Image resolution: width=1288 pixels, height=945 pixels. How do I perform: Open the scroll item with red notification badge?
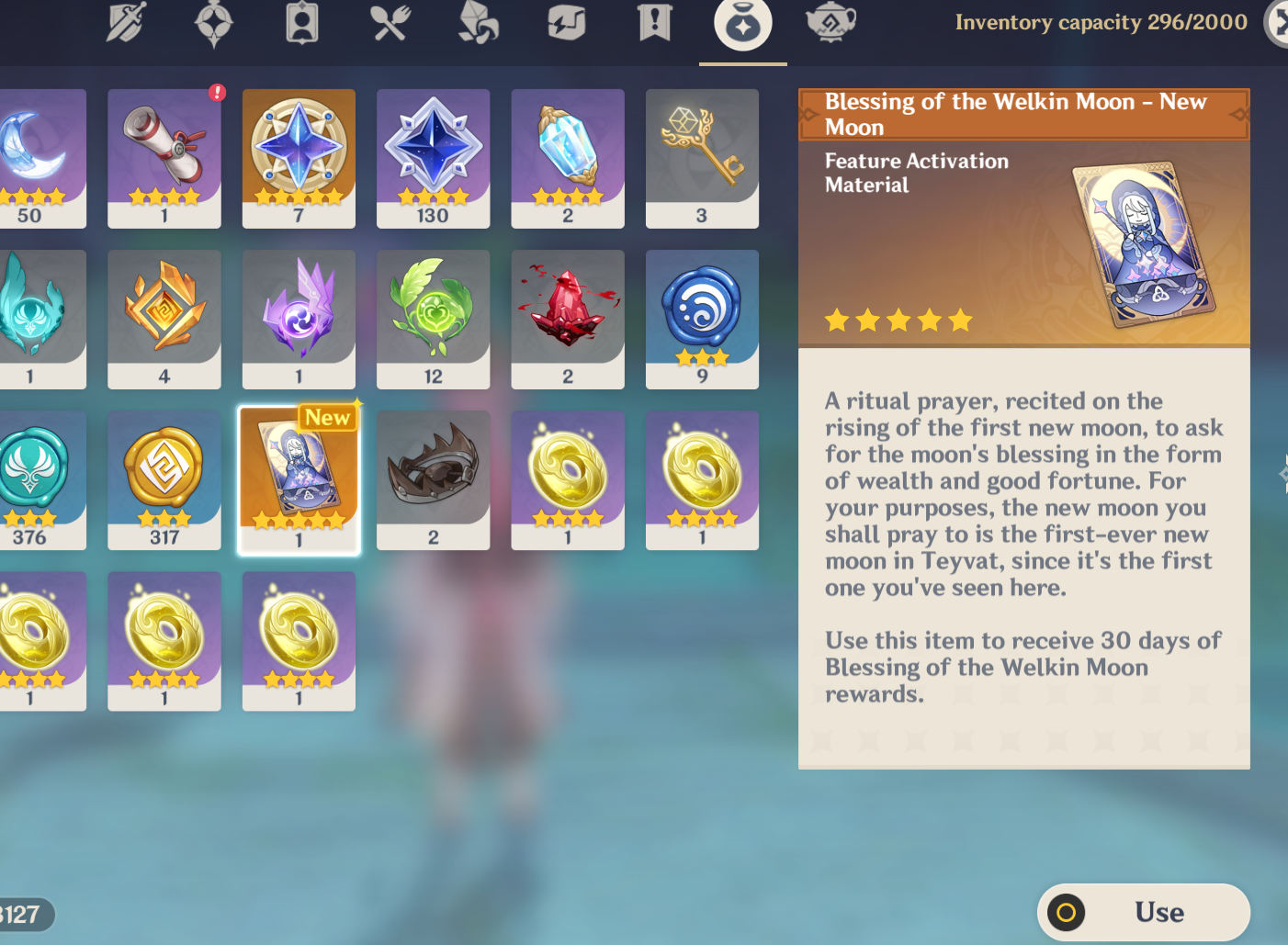164,158
